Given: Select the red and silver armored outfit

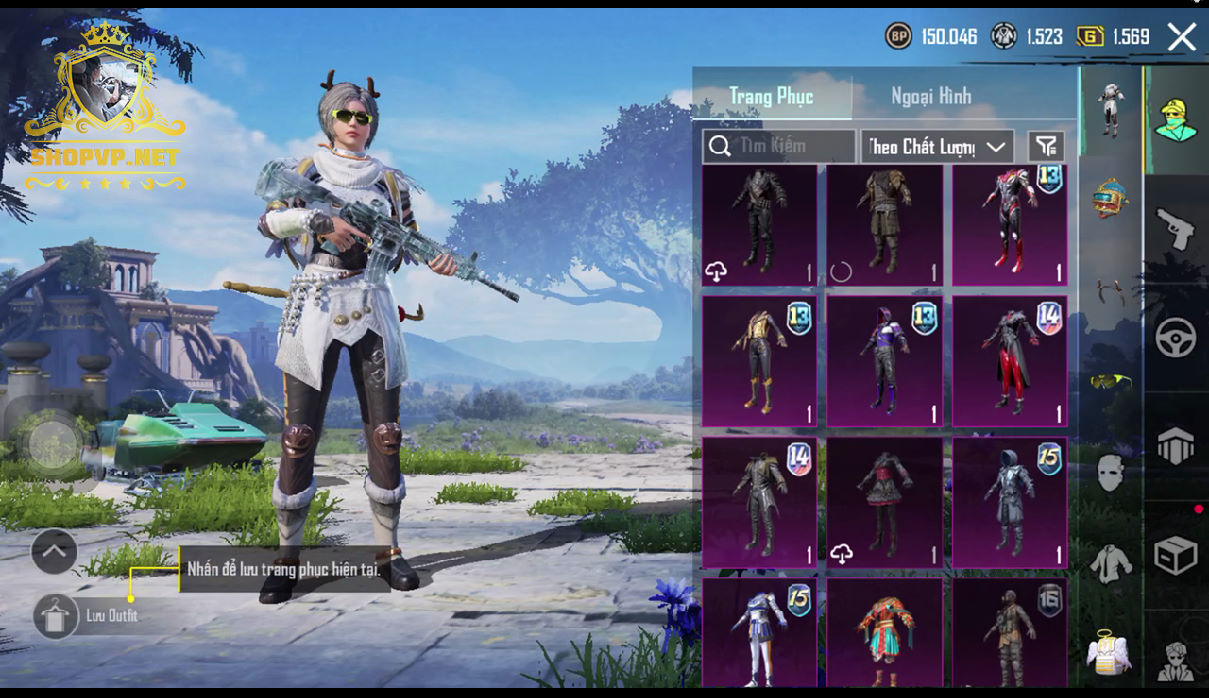Looking at the screenshot, I should pos(1009,226).
